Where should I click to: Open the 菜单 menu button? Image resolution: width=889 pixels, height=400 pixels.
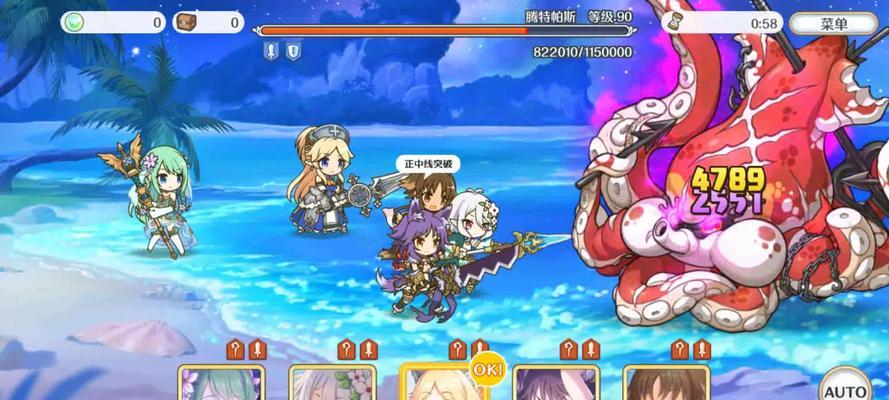(833, 23)
